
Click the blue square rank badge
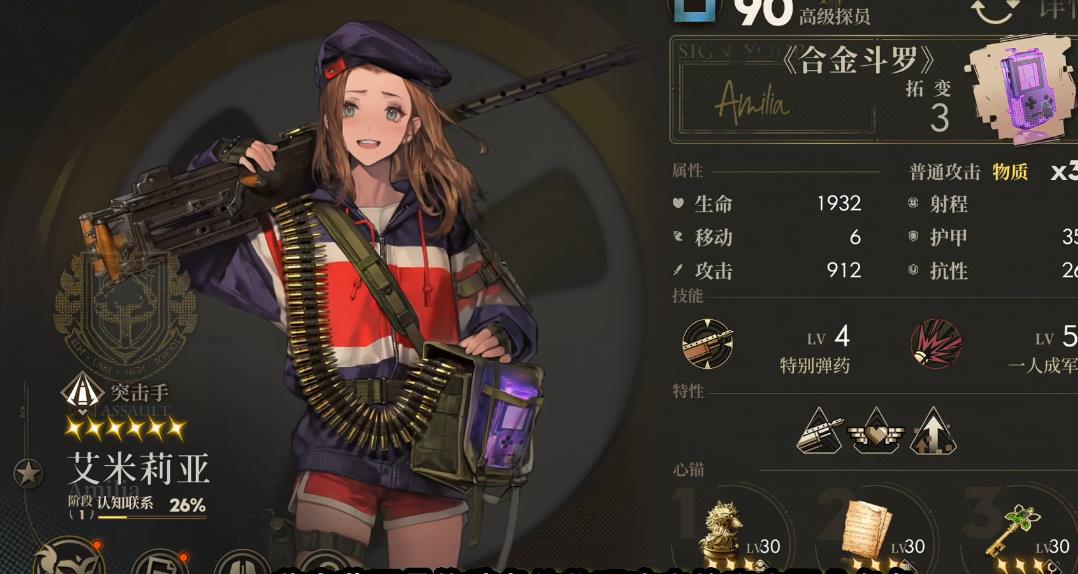click(x=696, y=8)
